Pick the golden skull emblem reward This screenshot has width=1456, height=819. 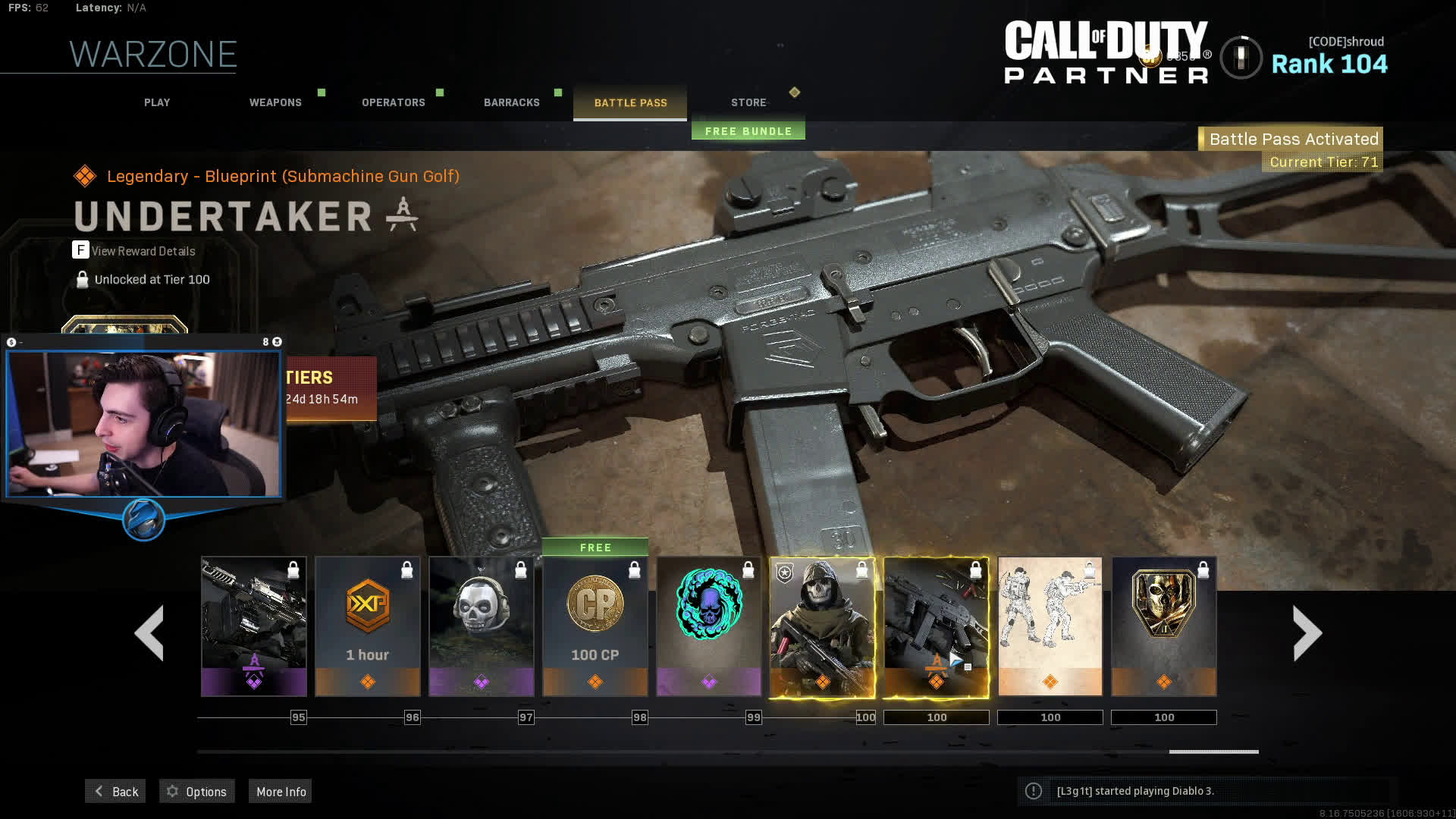[1164, 626]
